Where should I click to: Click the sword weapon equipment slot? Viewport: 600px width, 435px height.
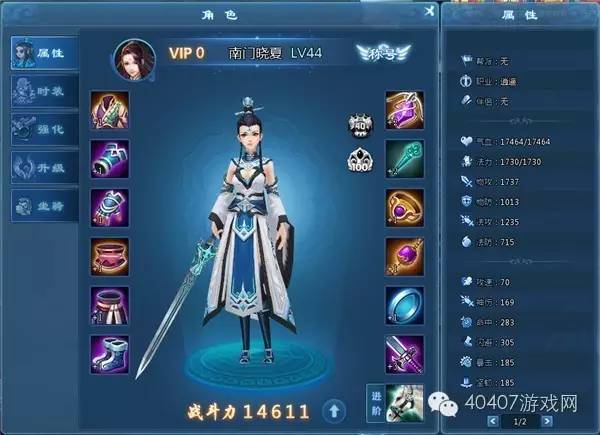click(404, 354)
